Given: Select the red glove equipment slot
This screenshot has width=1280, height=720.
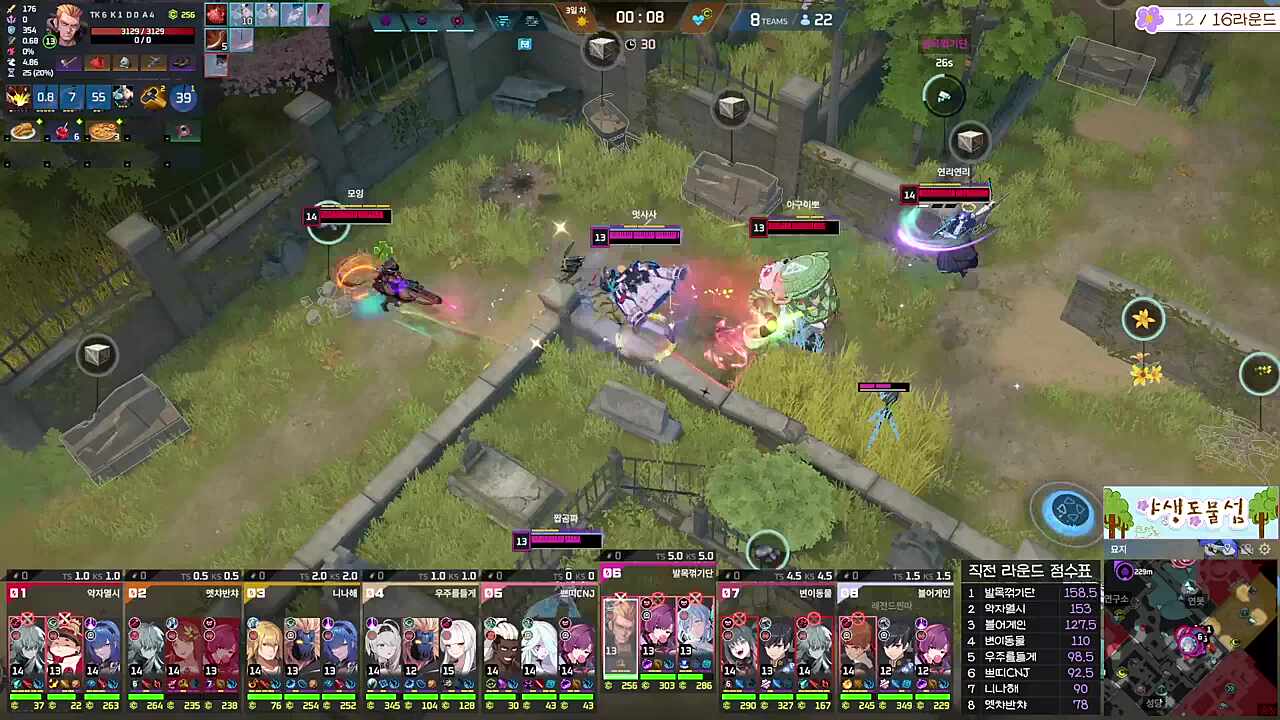Looking at the screenshot, I should point(97,63).
